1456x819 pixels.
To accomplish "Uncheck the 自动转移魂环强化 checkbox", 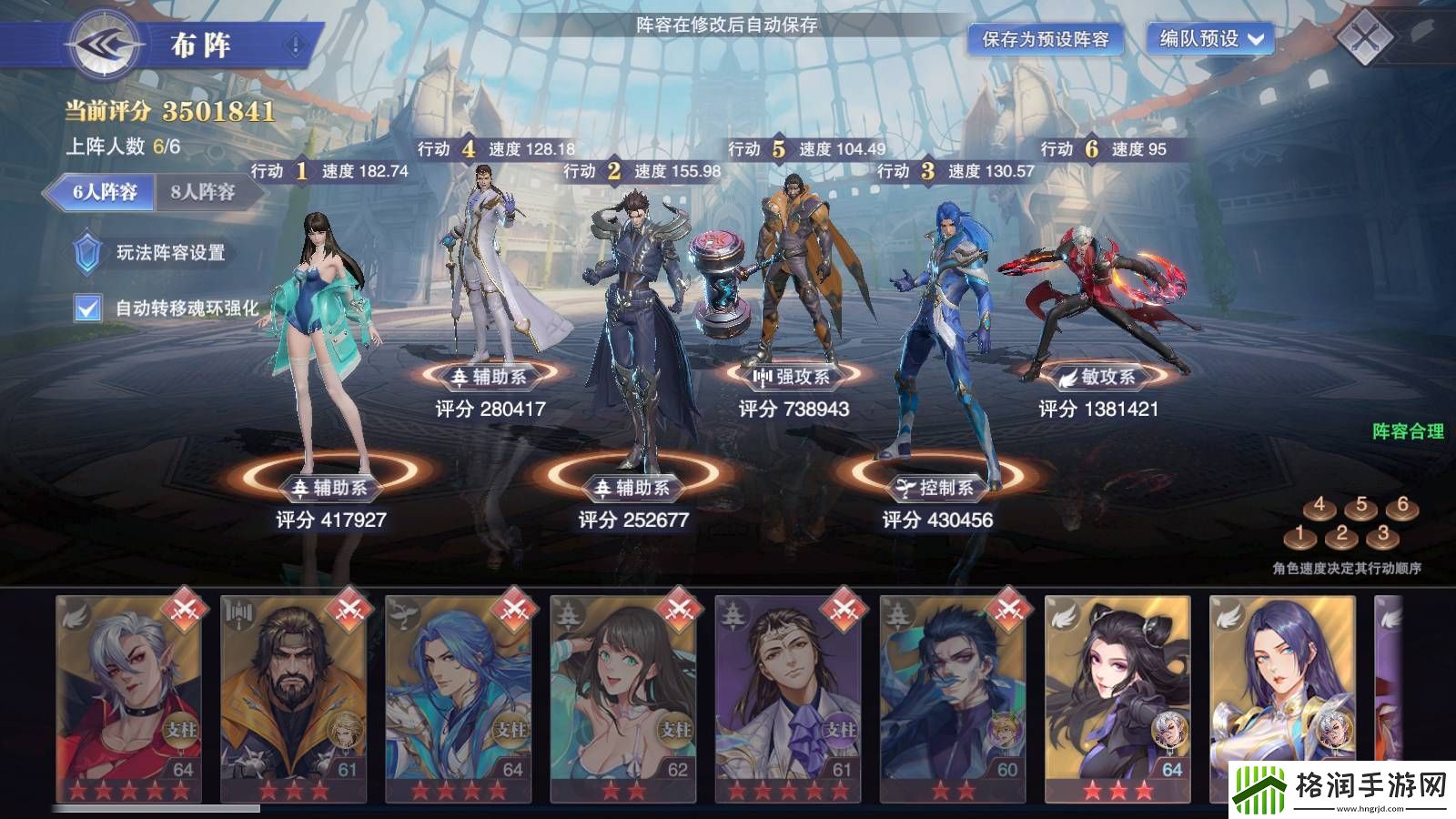I will tap(86, 308).
